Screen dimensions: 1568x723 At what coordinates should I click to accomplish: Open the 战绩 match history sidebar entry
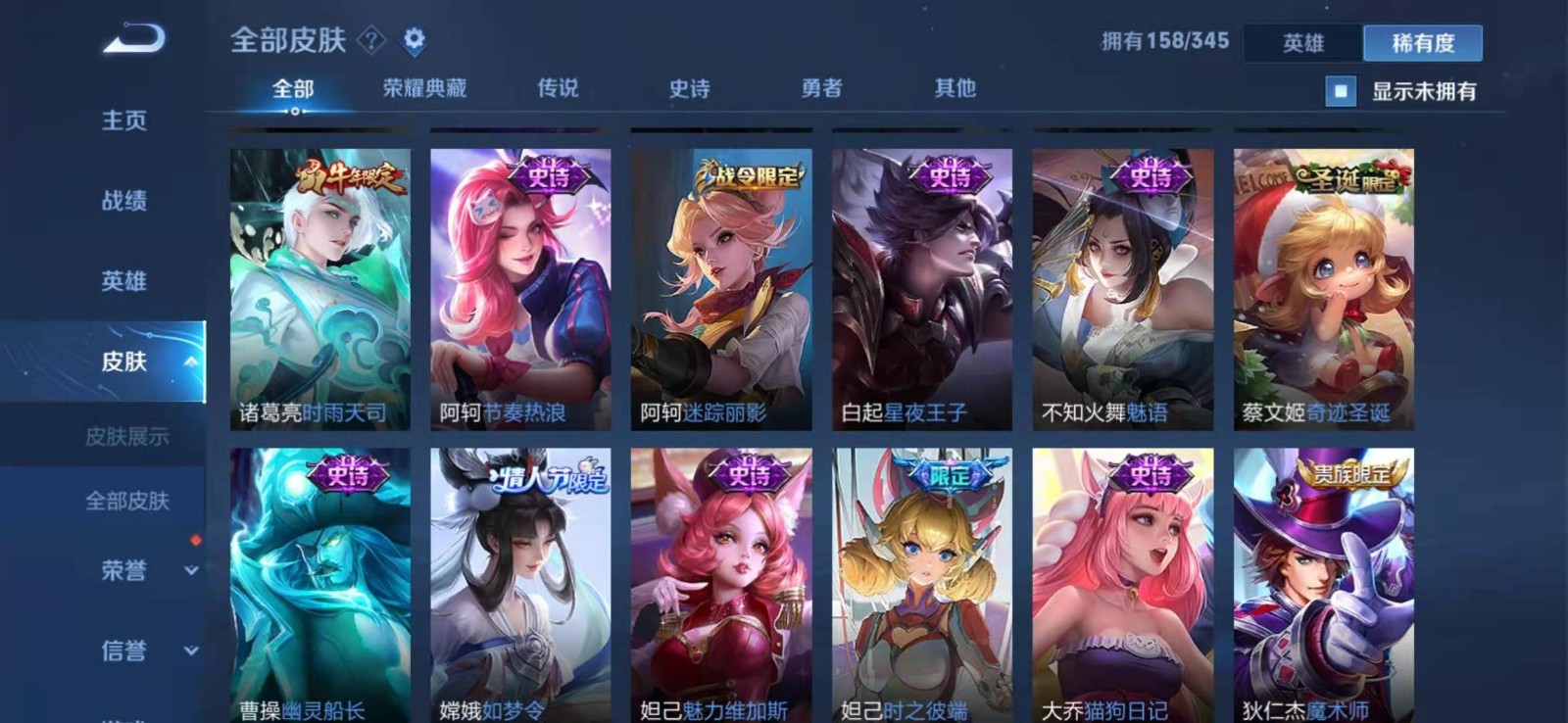tap(123, 201)
